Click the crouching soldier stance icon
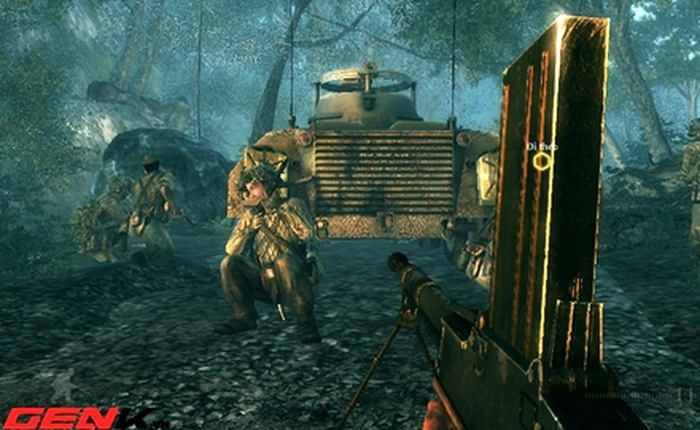The image size is (700, 430). pyautogui.click(x=65, y=386)
